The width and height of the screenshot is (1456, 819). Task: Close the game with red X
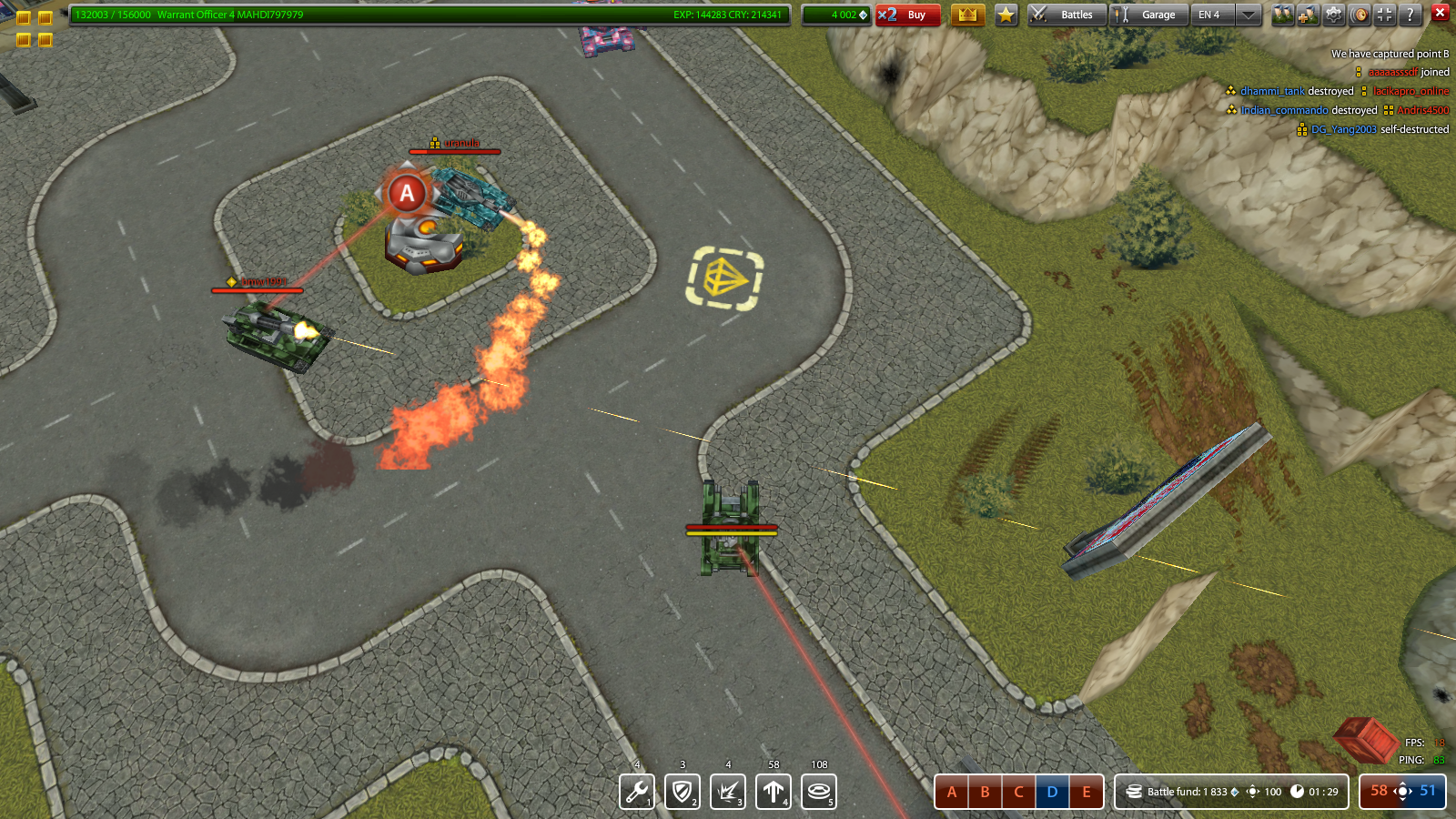pyautogui.click(x=1440, y=12)
